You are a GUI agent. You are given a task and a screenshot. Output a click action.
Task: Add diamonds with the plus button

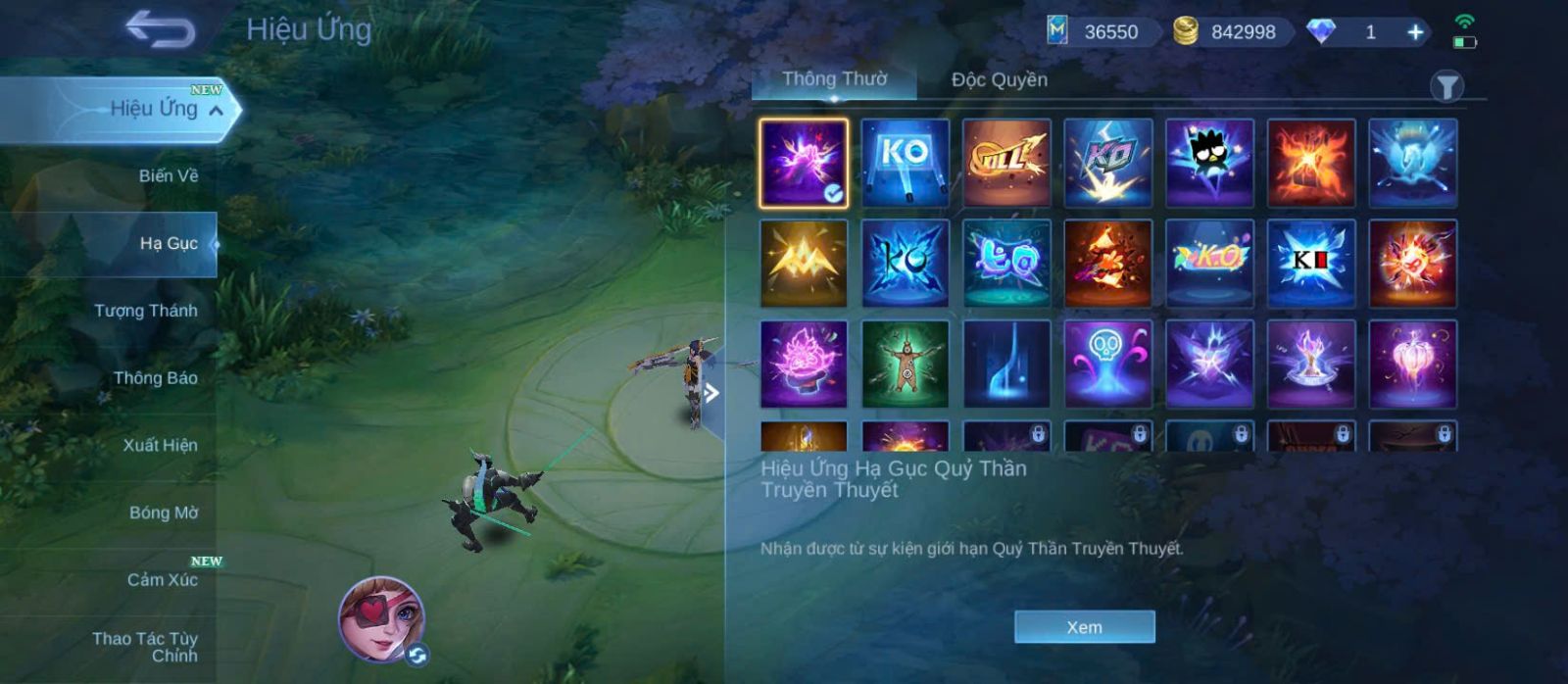[1415, 32]
